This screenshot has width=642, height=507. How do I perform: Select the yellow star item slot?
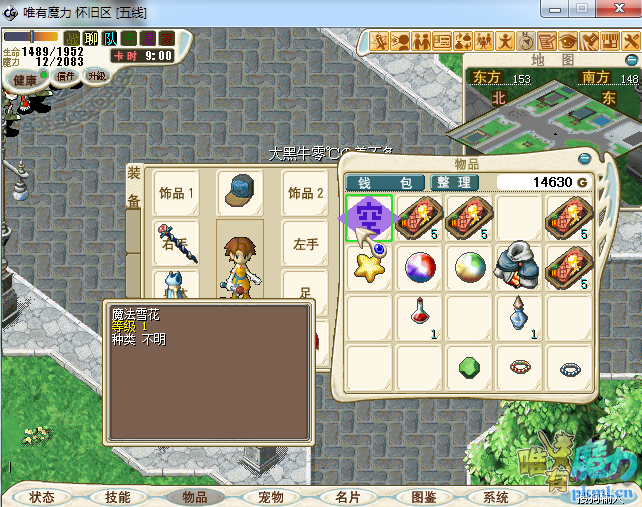point(371,267)
